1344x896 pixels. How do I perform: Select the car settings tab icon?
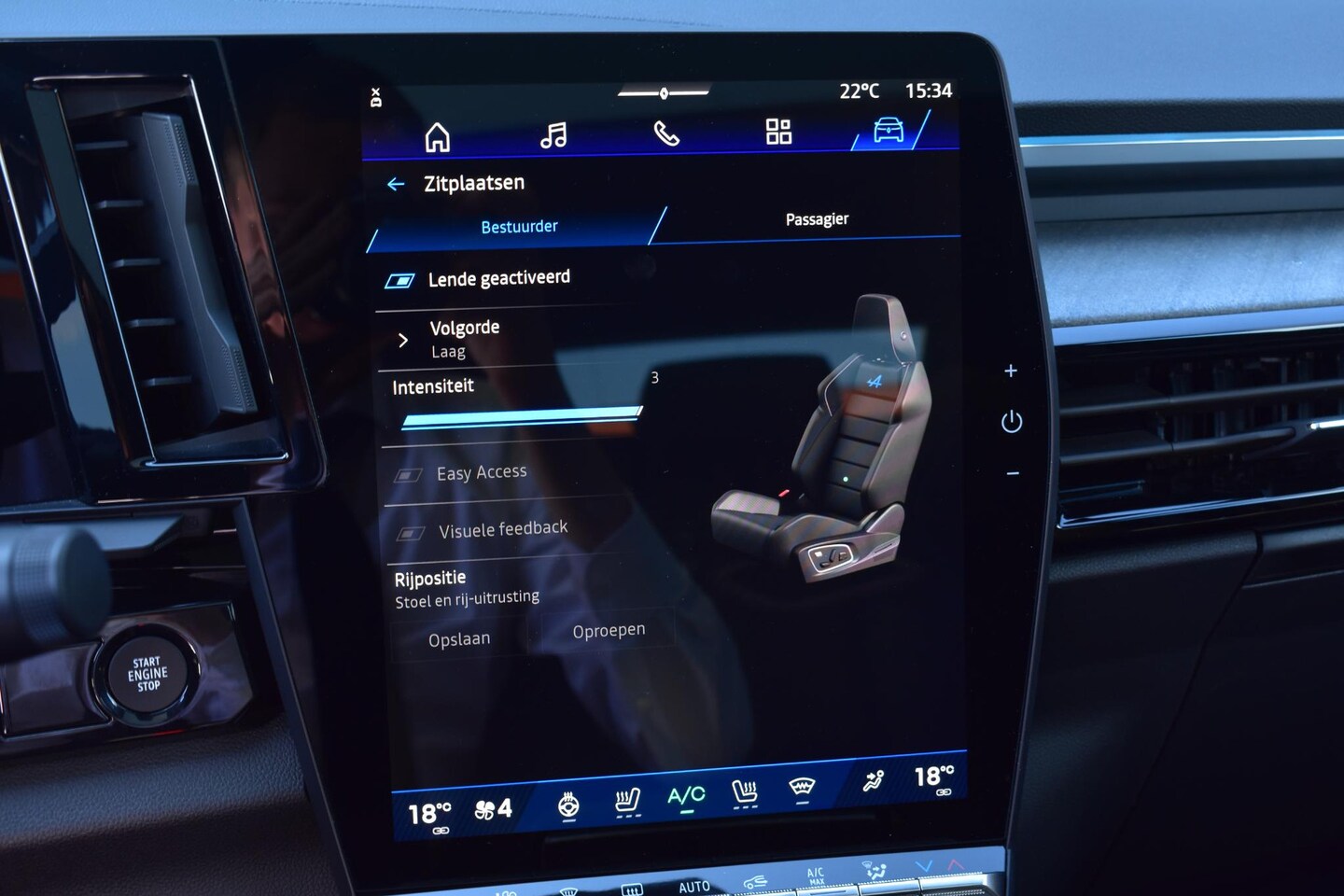pyautogui.click(x=889, y=130)
